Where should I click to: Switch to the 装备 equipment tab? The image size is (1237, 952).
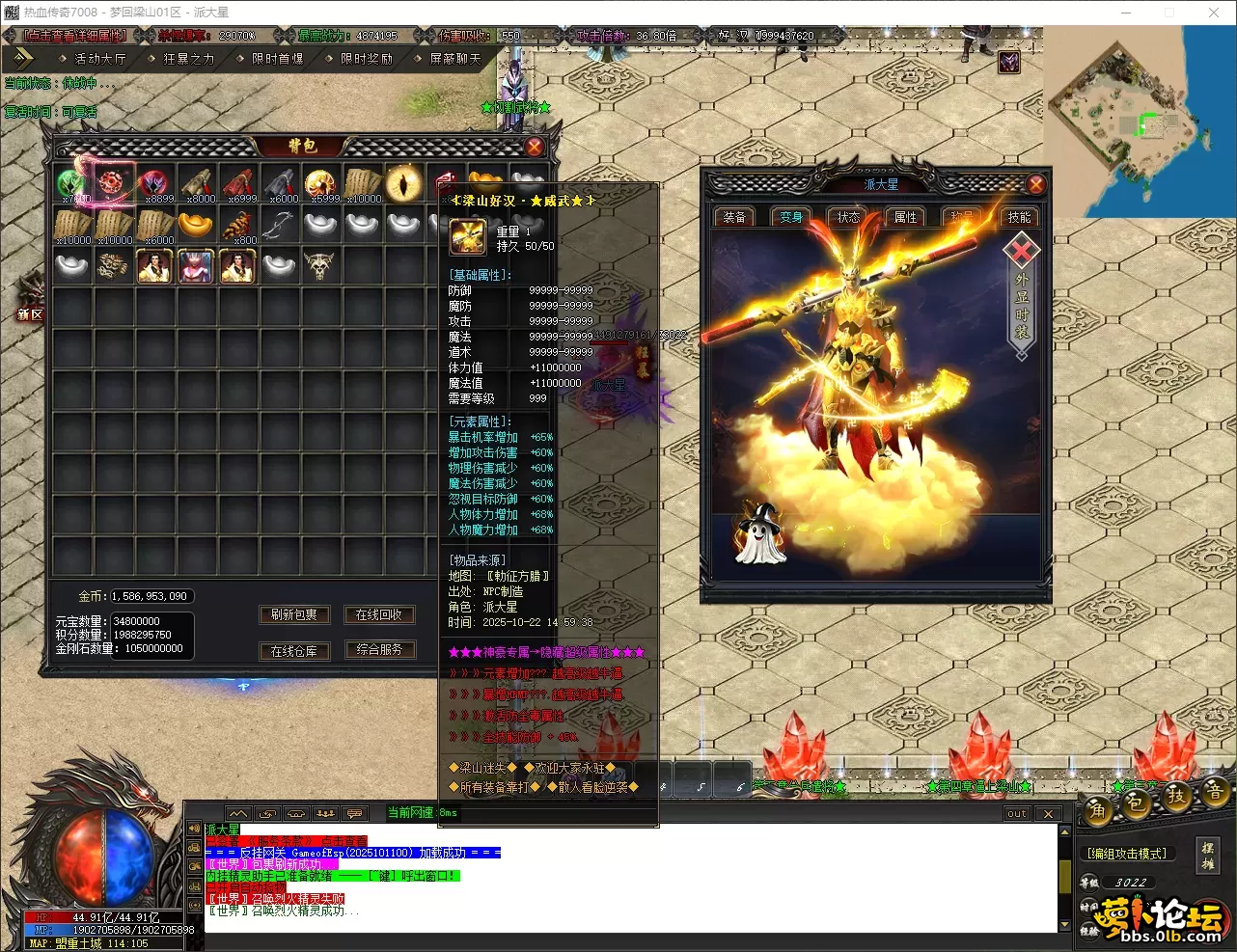coord(734,217)
